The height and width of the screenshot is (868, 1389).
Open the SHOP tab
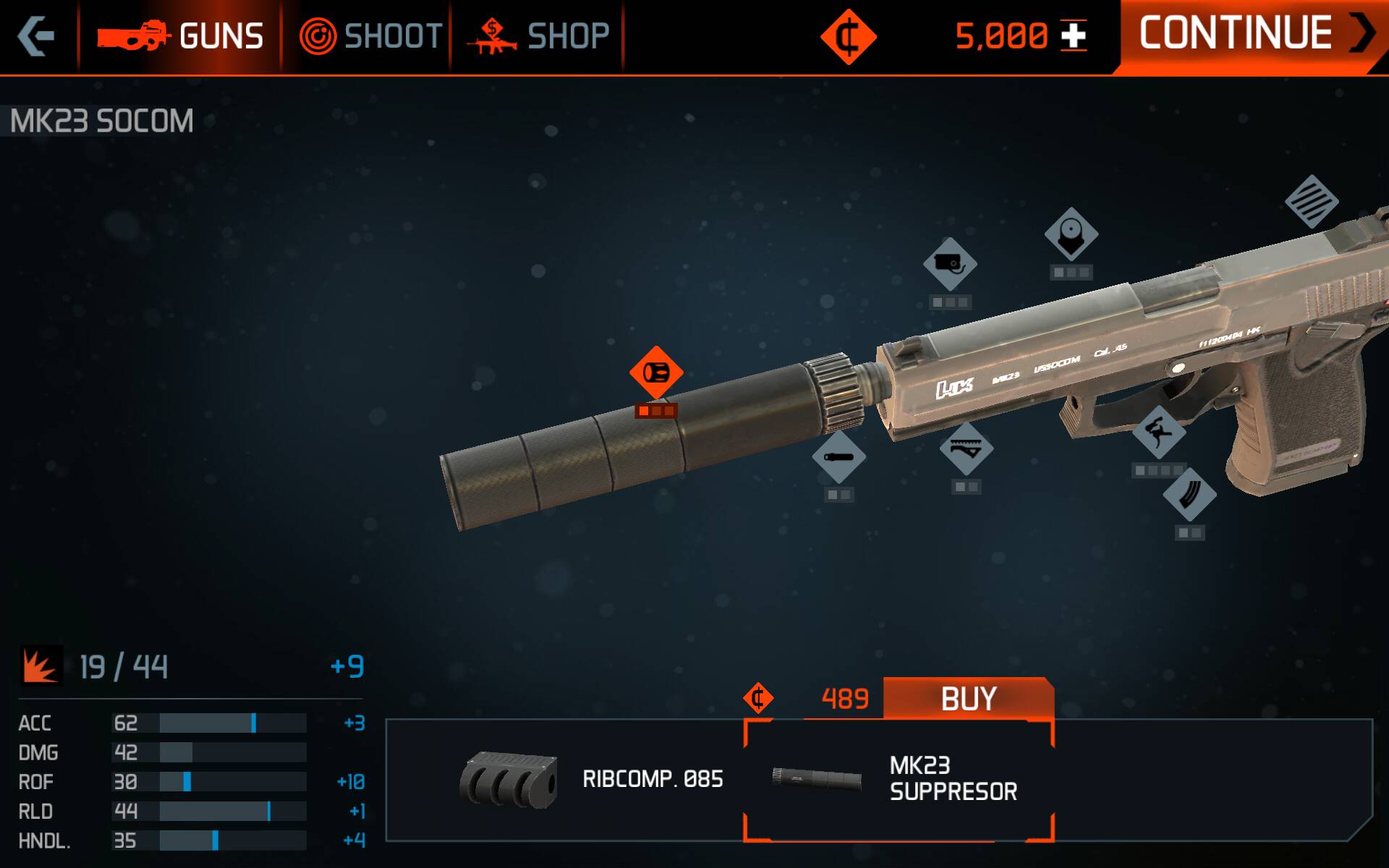click(x=538, y=36)
